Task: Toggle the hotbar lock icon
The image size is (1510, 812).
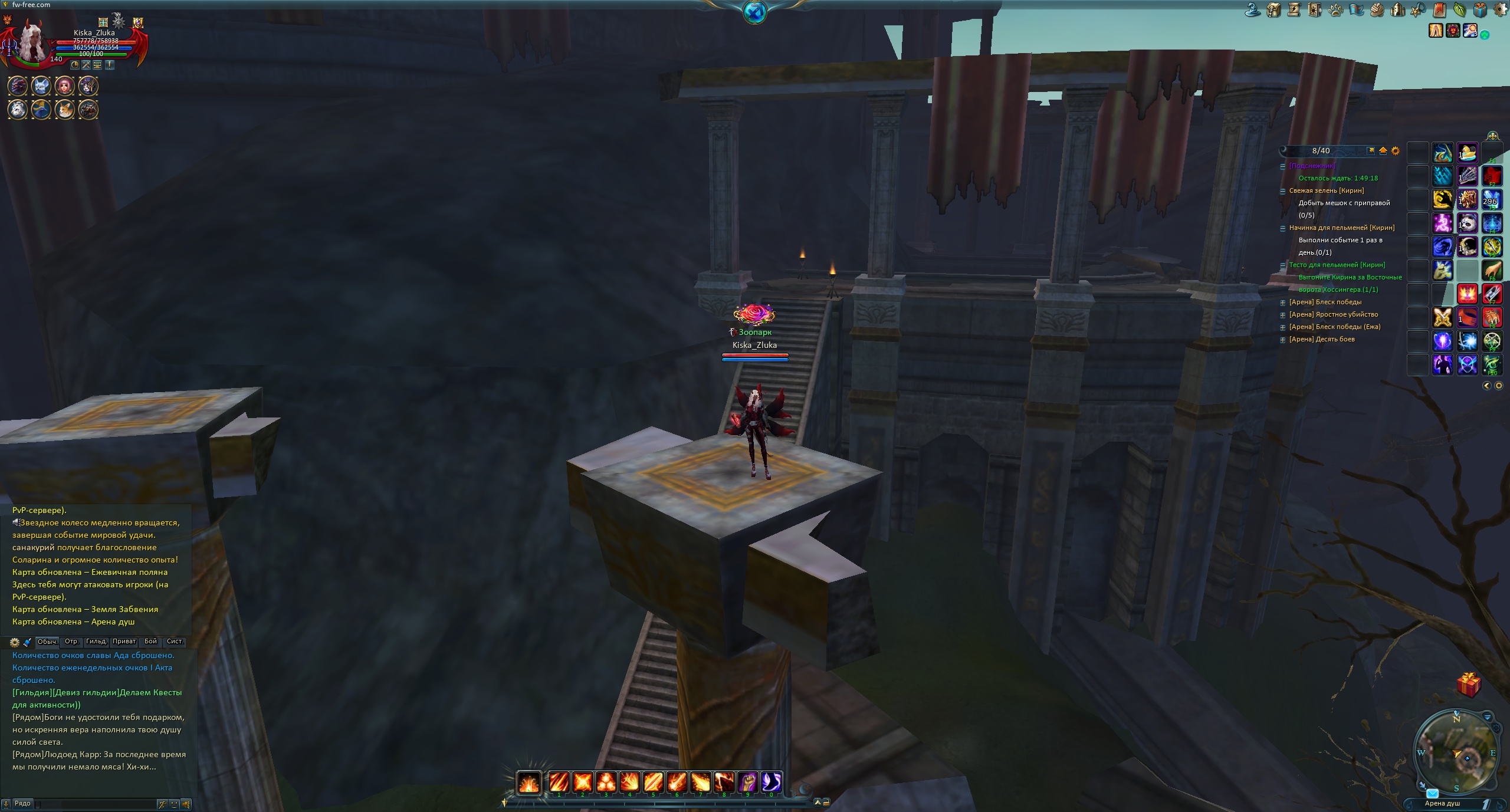Action: click(x=826, y=802)
